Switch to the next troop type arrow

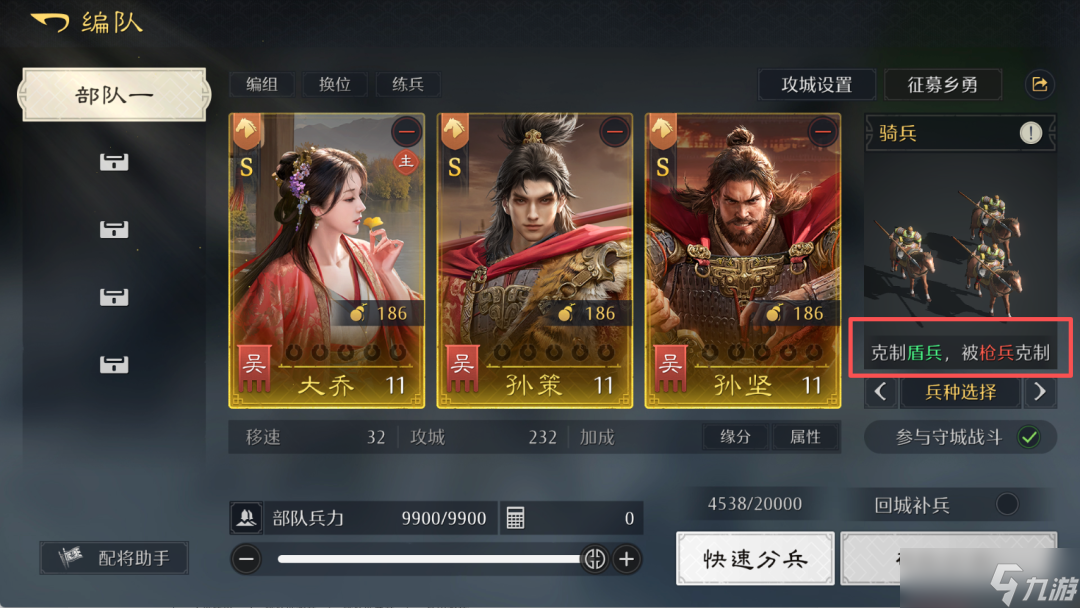[1040, 392]
